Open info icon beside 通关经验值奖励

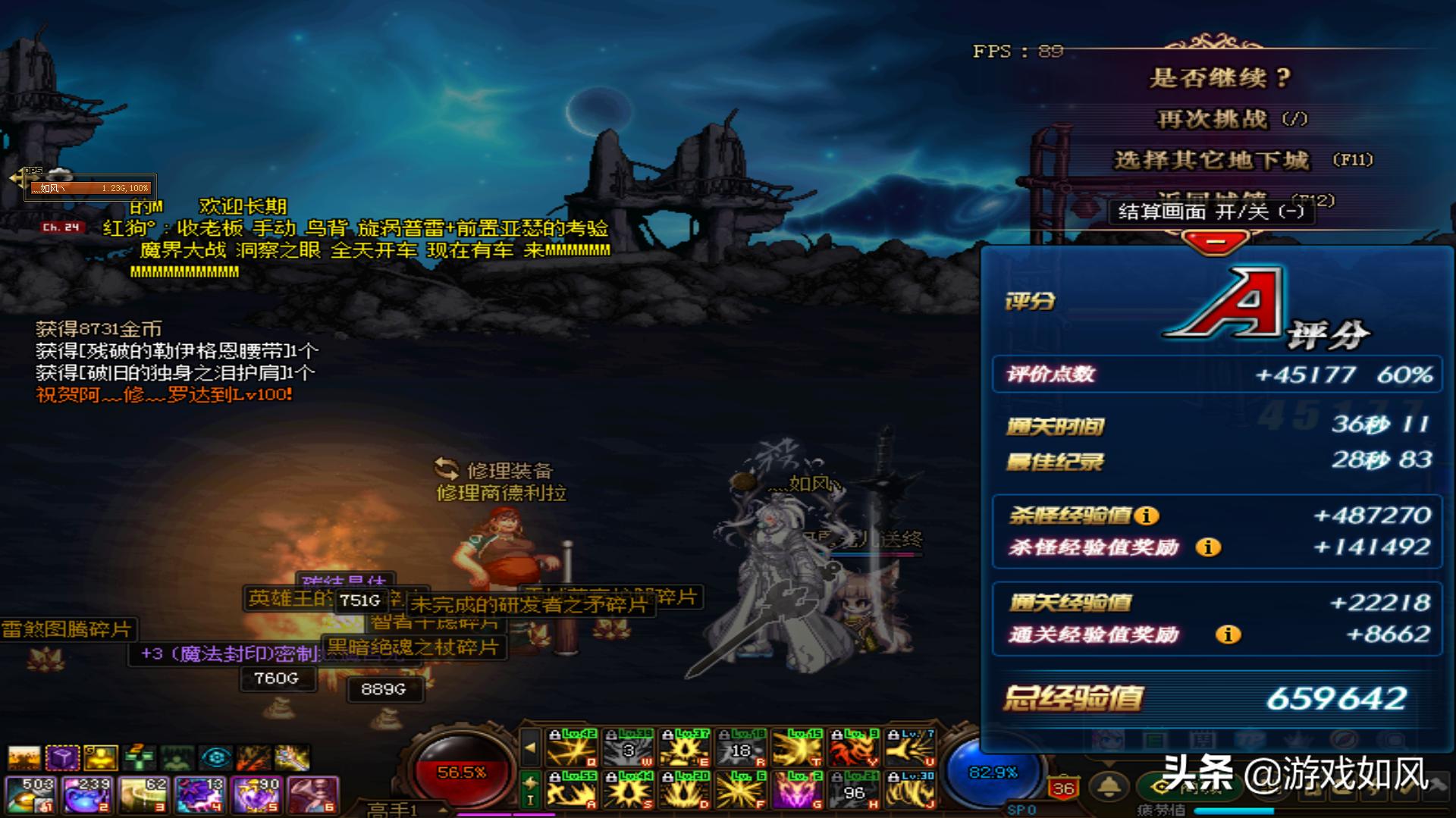tap(1228, 635)
